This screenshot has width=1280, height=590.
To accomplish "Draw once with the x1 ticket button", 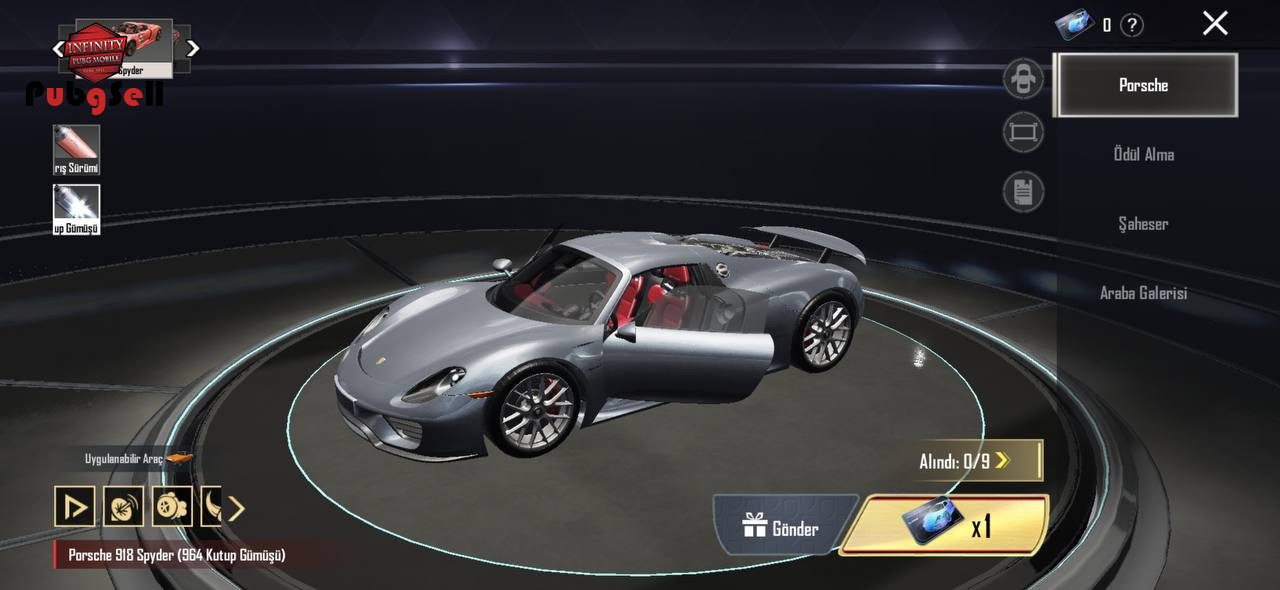I will pyautogui.click(x=944, y=525).
